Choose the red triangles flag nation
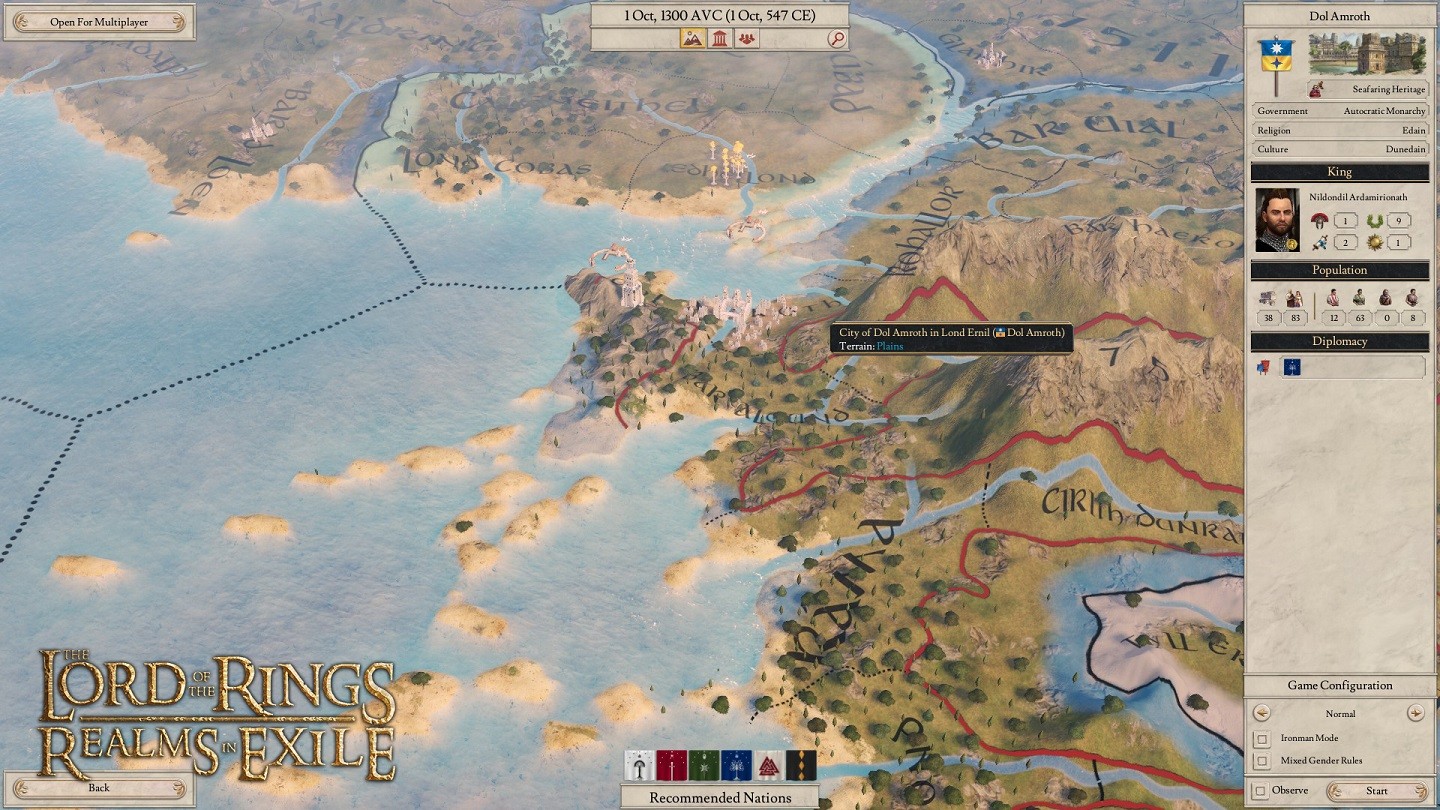This screenshot has height=810, width=1440. point(768,766)
